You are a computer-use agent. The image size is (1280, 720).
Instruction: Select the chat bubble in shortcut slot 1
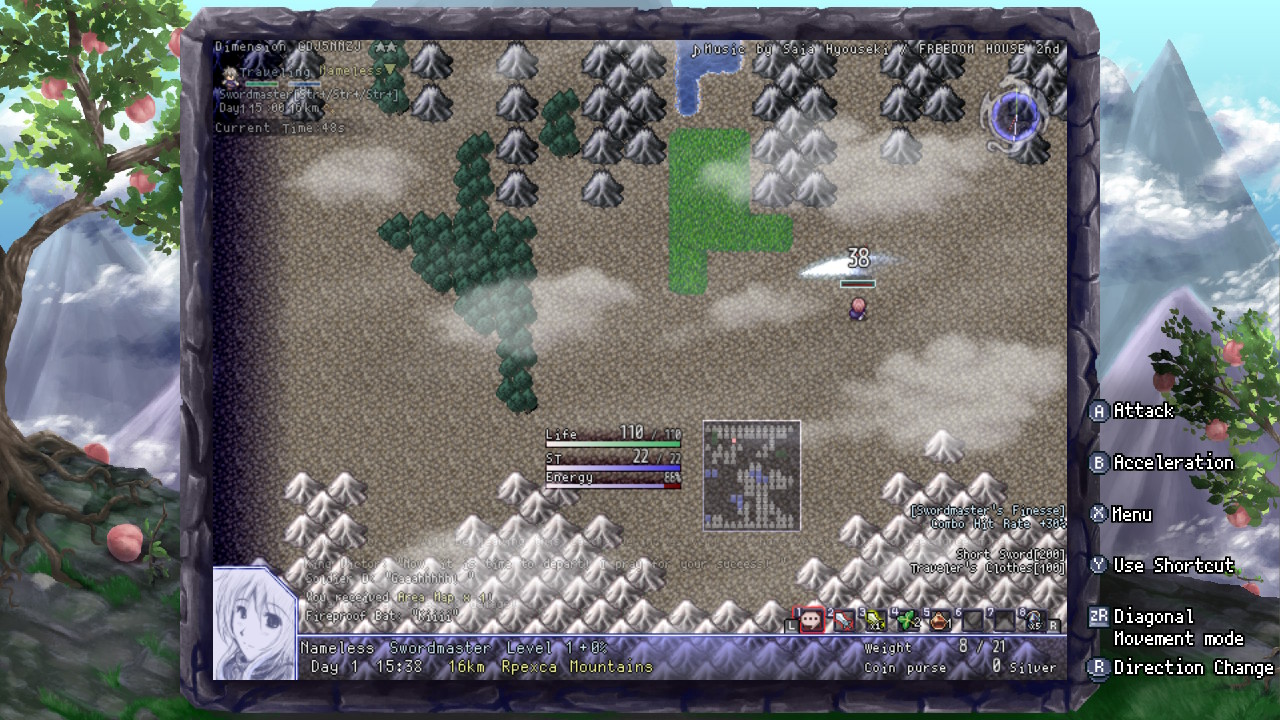pyautogui.click(x=811, y=619)
